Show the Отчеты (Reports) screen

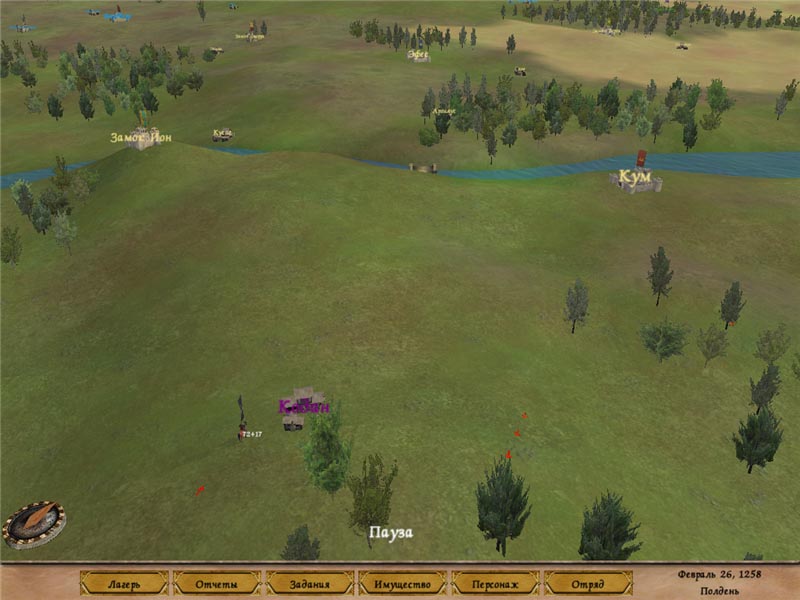[x=217, y=583]
